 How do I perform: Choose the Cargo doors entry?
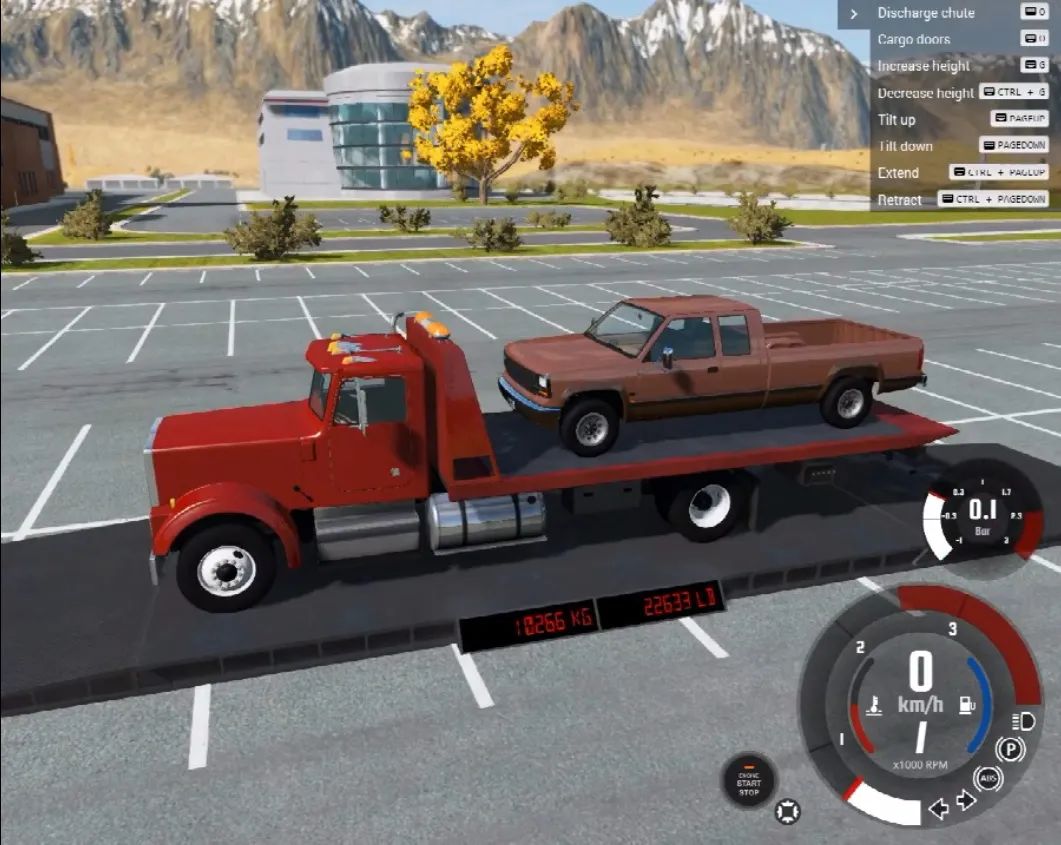coord(914,40)
